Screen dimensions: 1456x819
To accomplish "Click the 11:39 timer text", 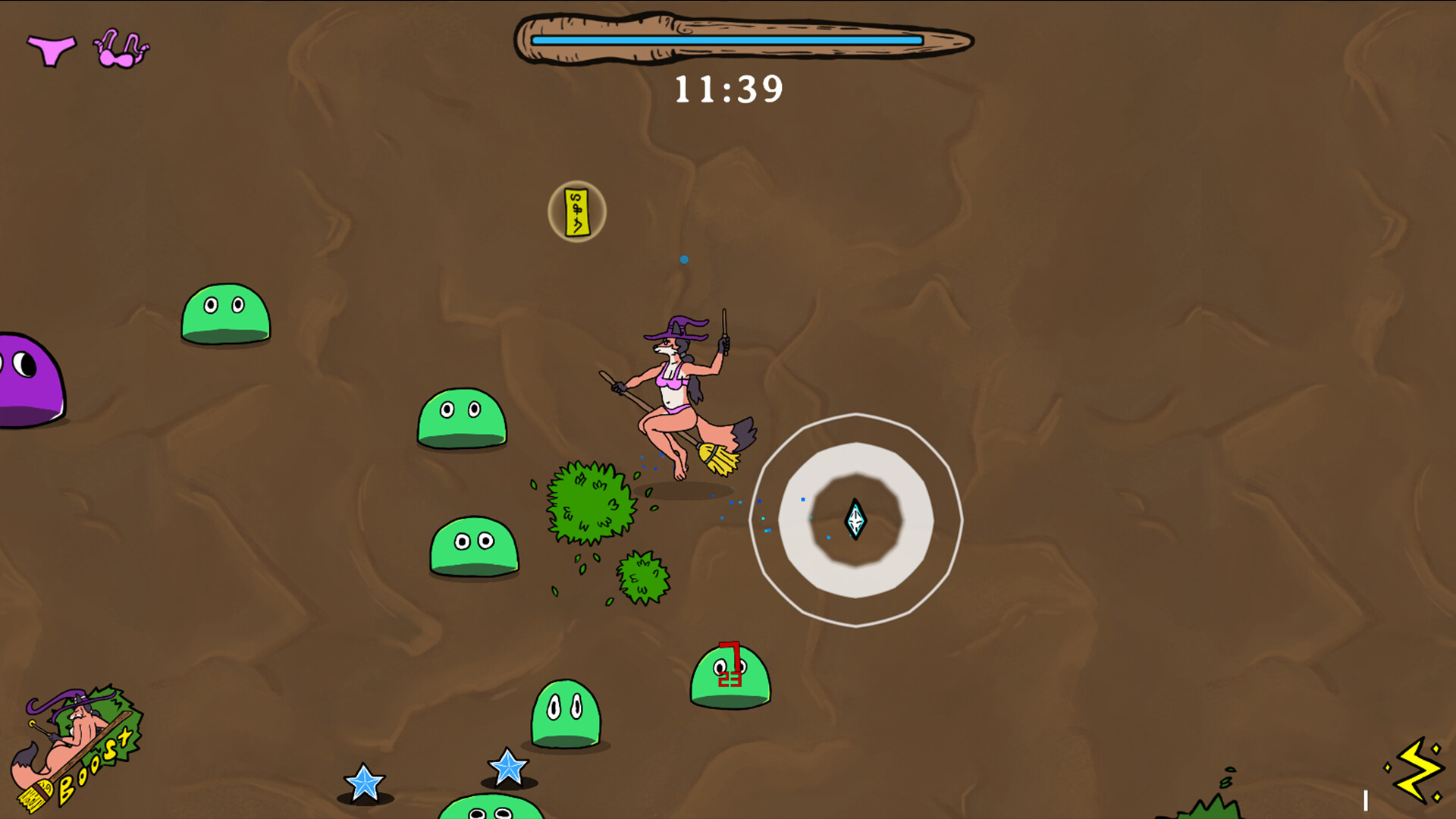I will pyautogui.click(x=728, y=89).
